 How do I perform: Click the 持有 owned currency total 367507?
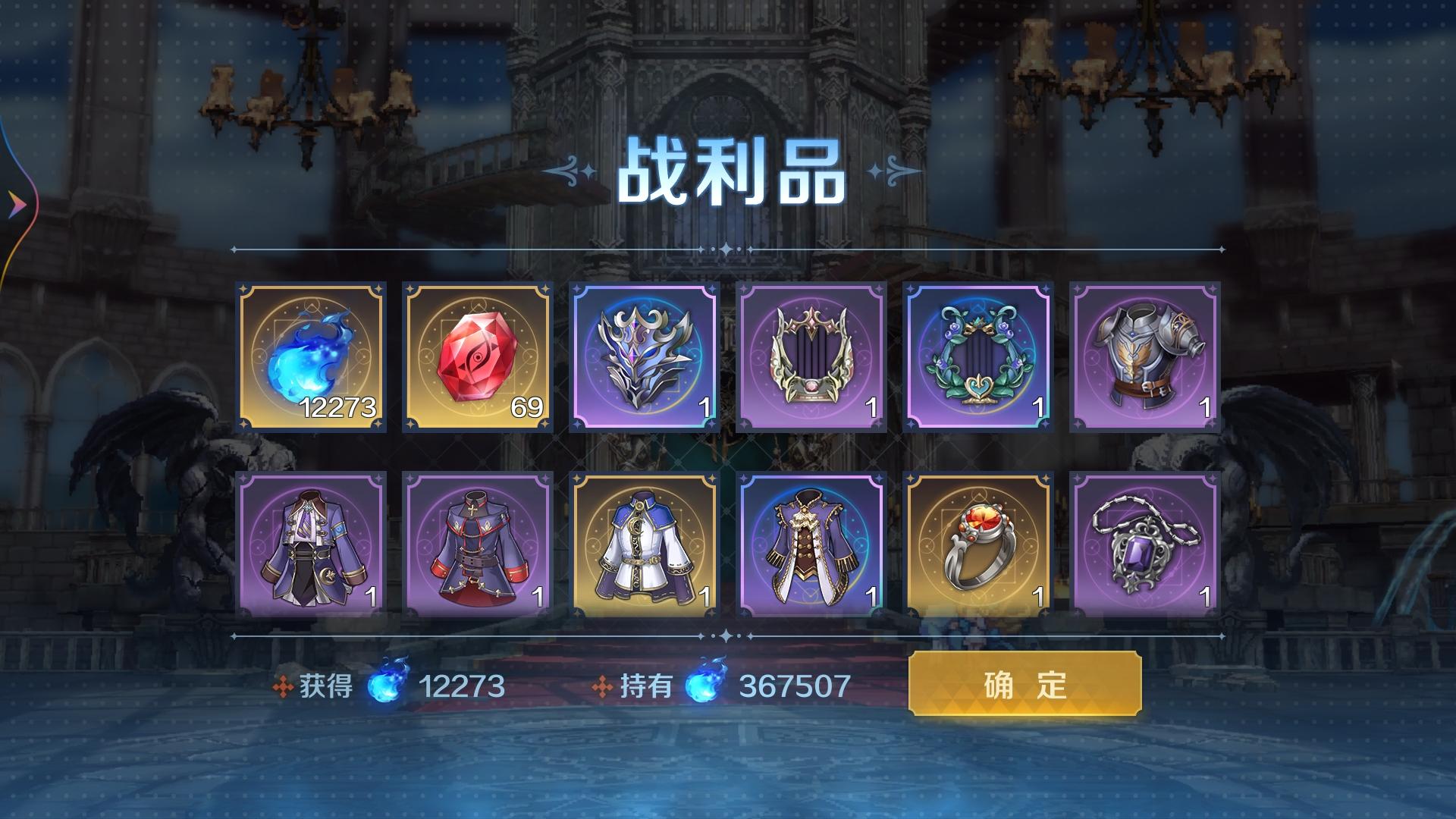(792, 686)
